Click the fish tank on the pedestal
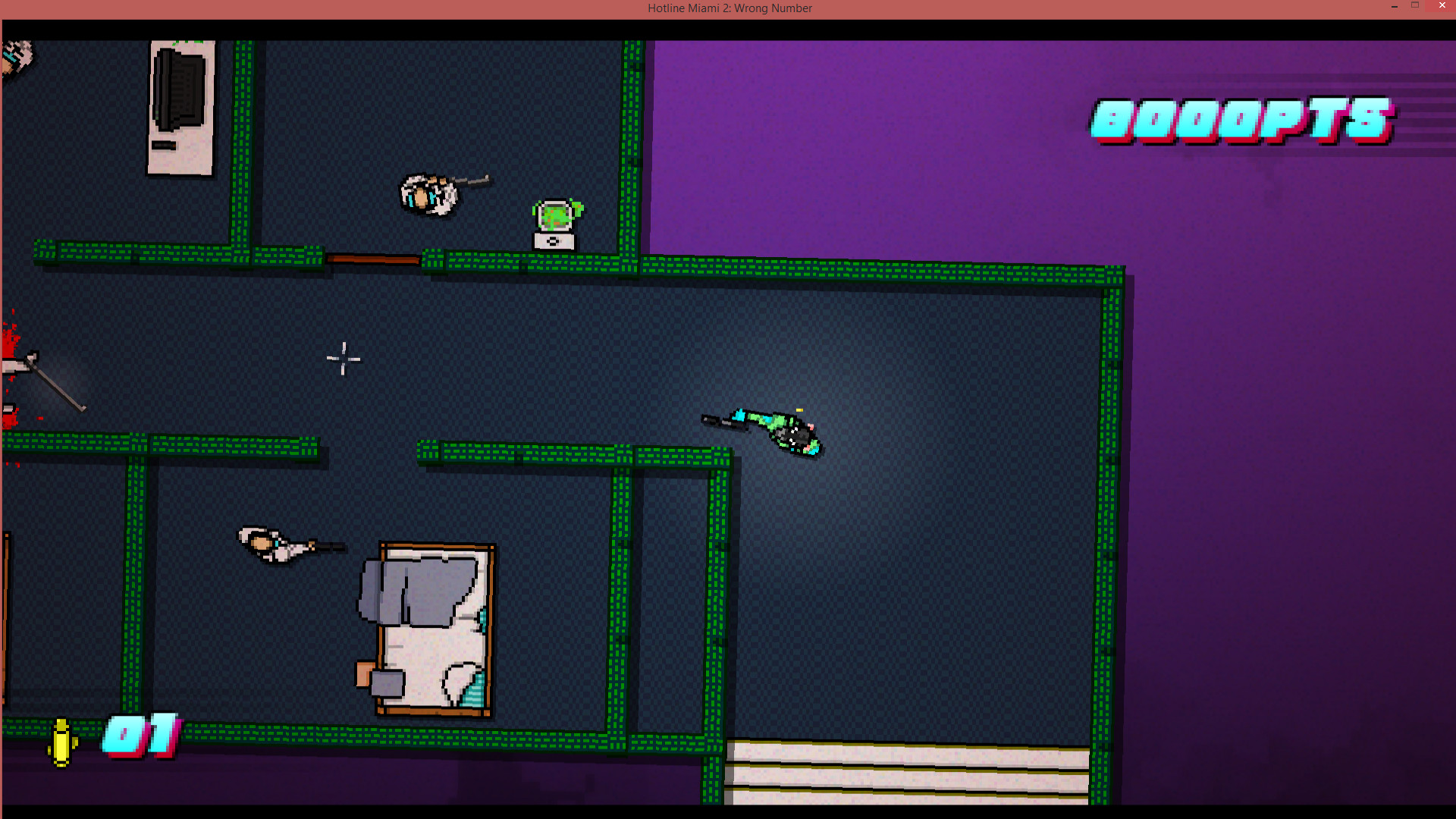 (556, 216)
